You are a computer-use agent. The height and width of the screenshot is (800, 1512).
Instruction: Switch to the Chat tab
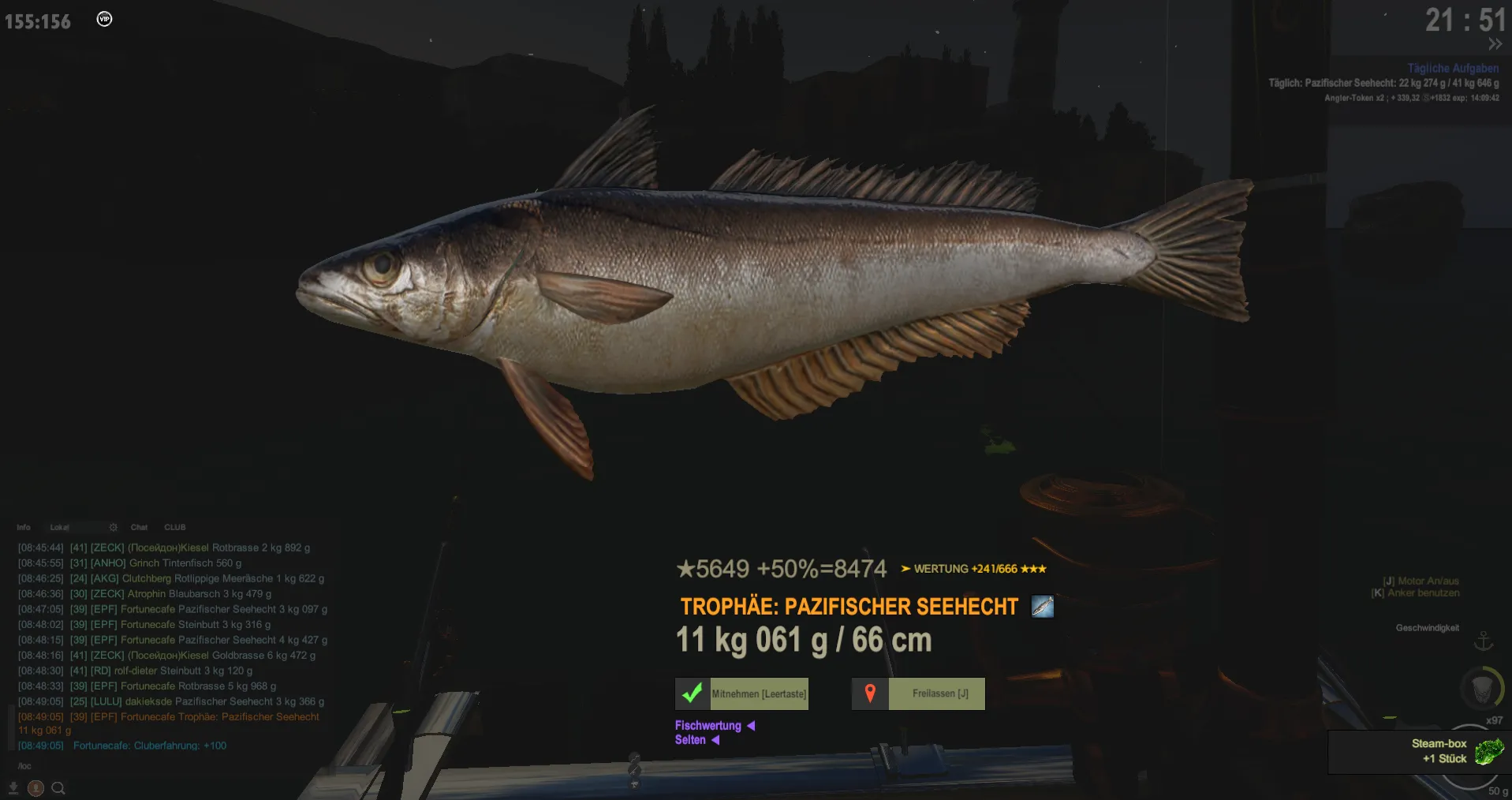(x=140, y=527)
